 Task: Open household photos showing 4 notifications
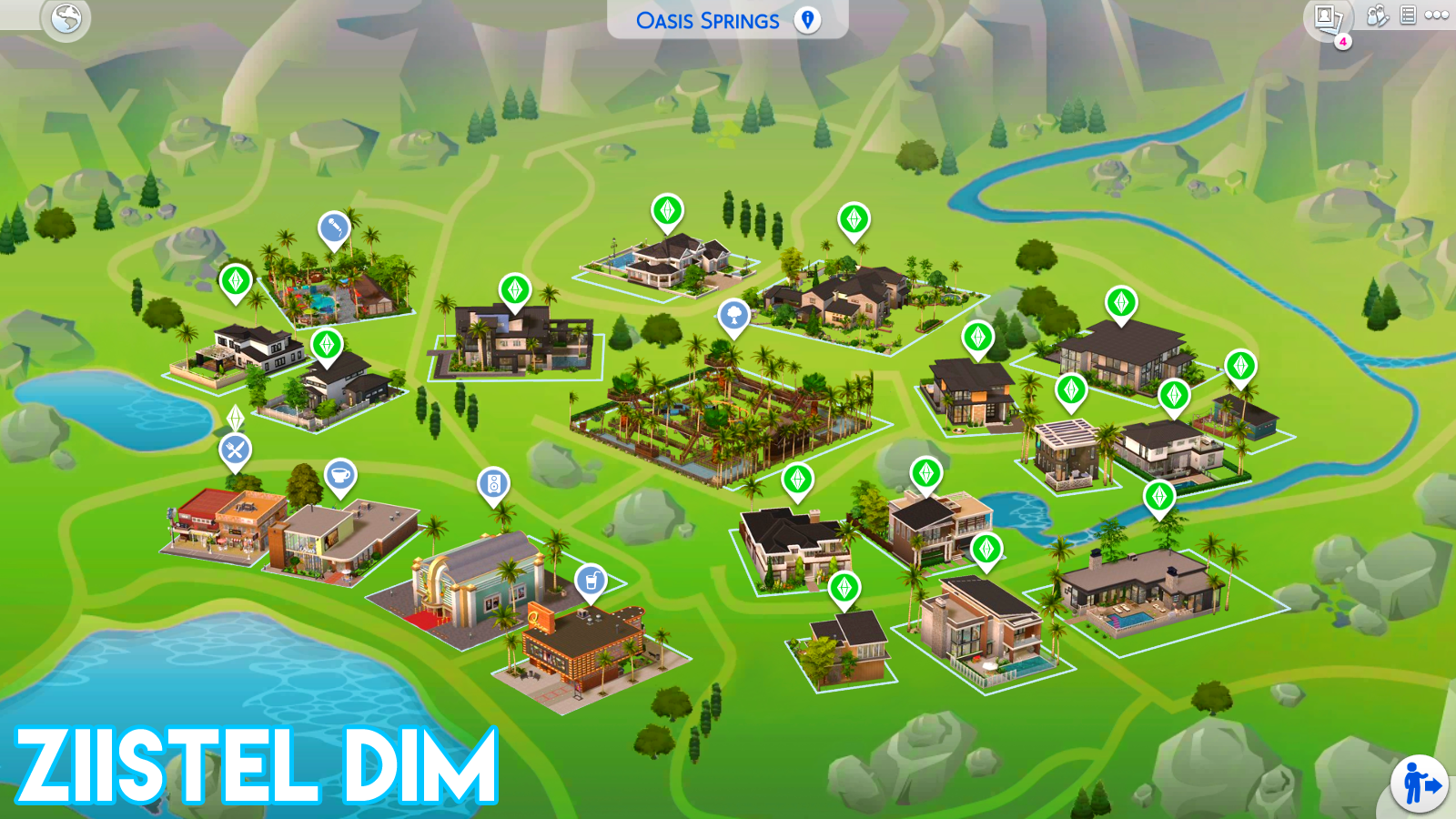point(1328,16)
